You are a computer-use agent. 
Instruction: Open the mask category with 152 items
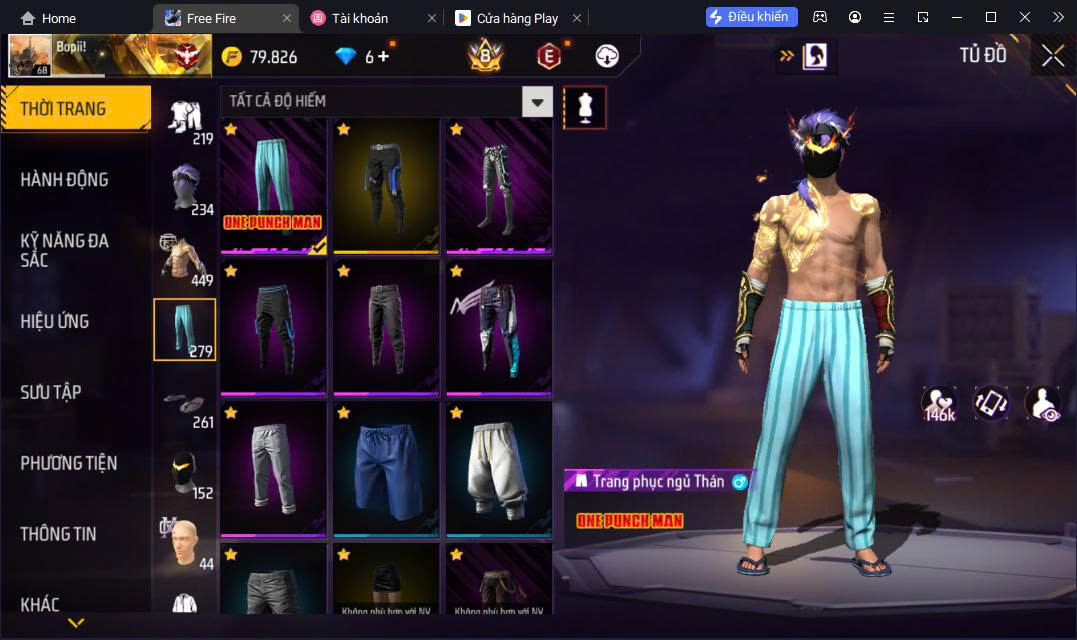[x=185, y=475]
